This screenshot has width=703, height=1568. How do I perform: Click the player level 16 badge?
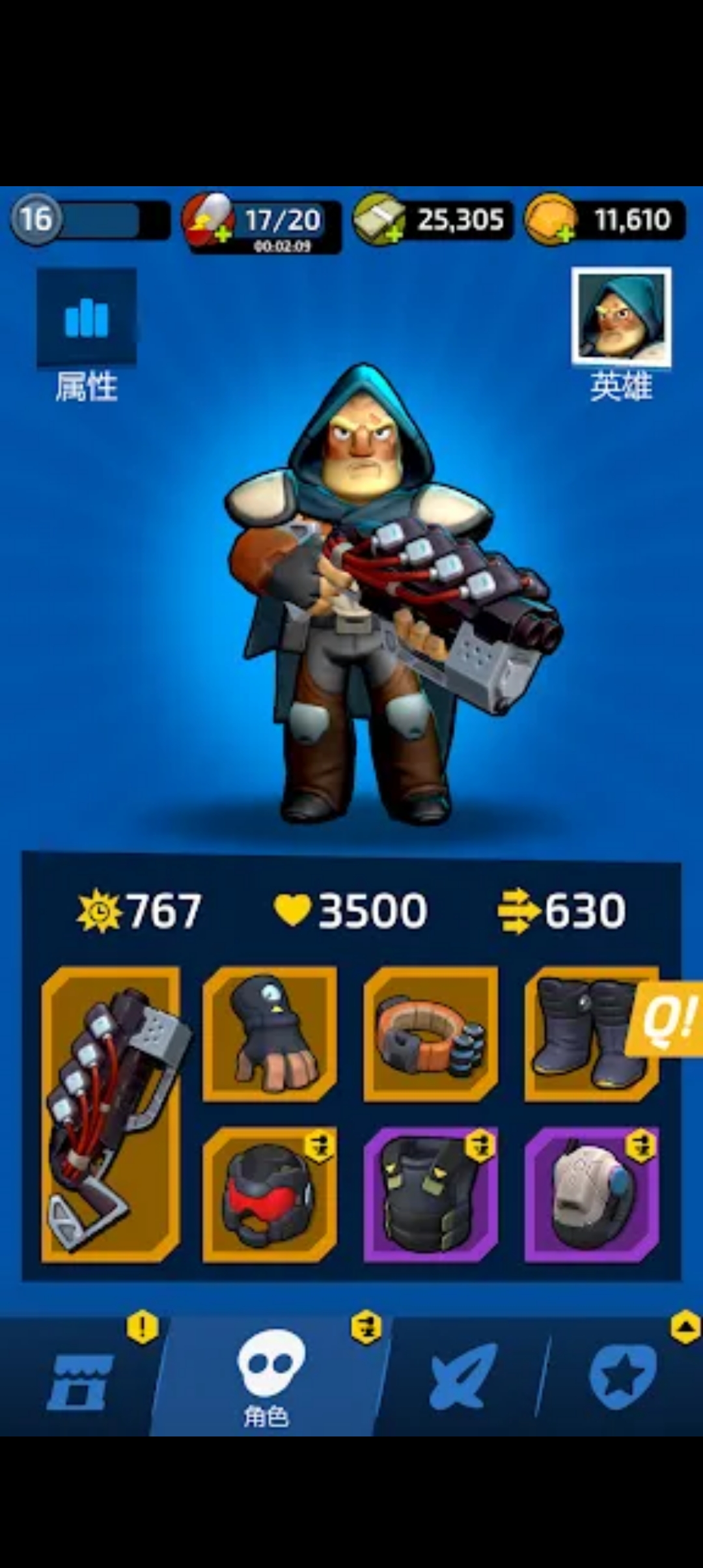click(36, 219)
